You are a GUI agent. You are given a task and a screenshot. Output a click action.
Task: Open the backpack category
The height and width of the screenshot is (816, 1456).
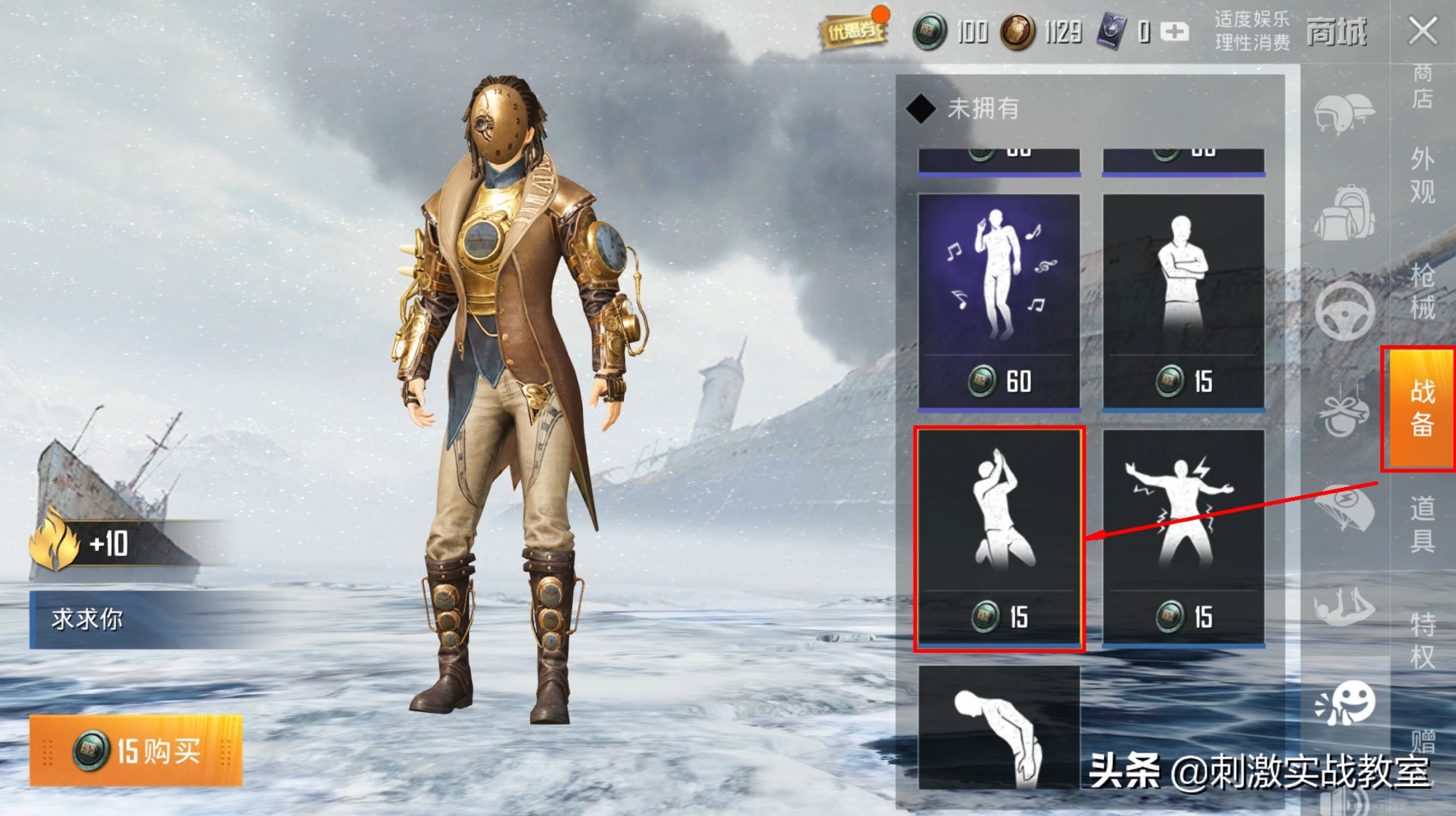[1344, 213]
